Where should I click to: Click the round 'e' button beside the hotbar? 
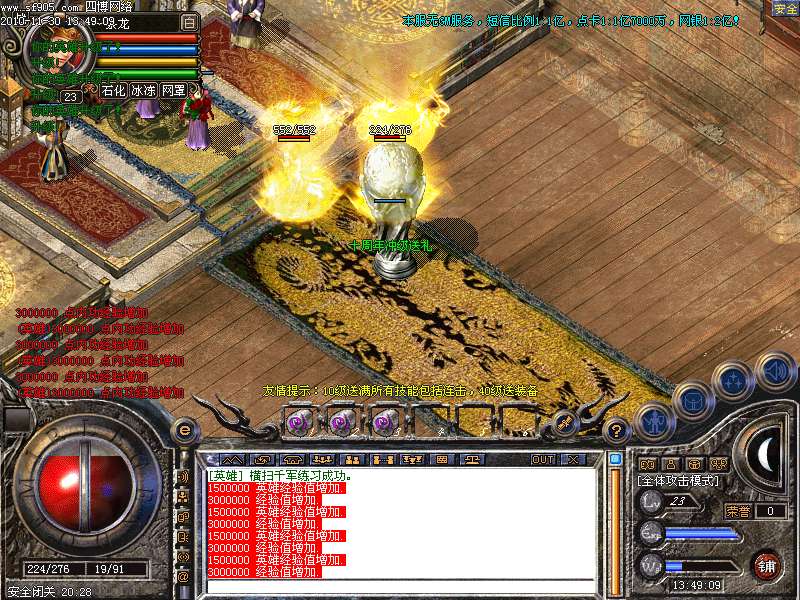click(x=184, y=430)
